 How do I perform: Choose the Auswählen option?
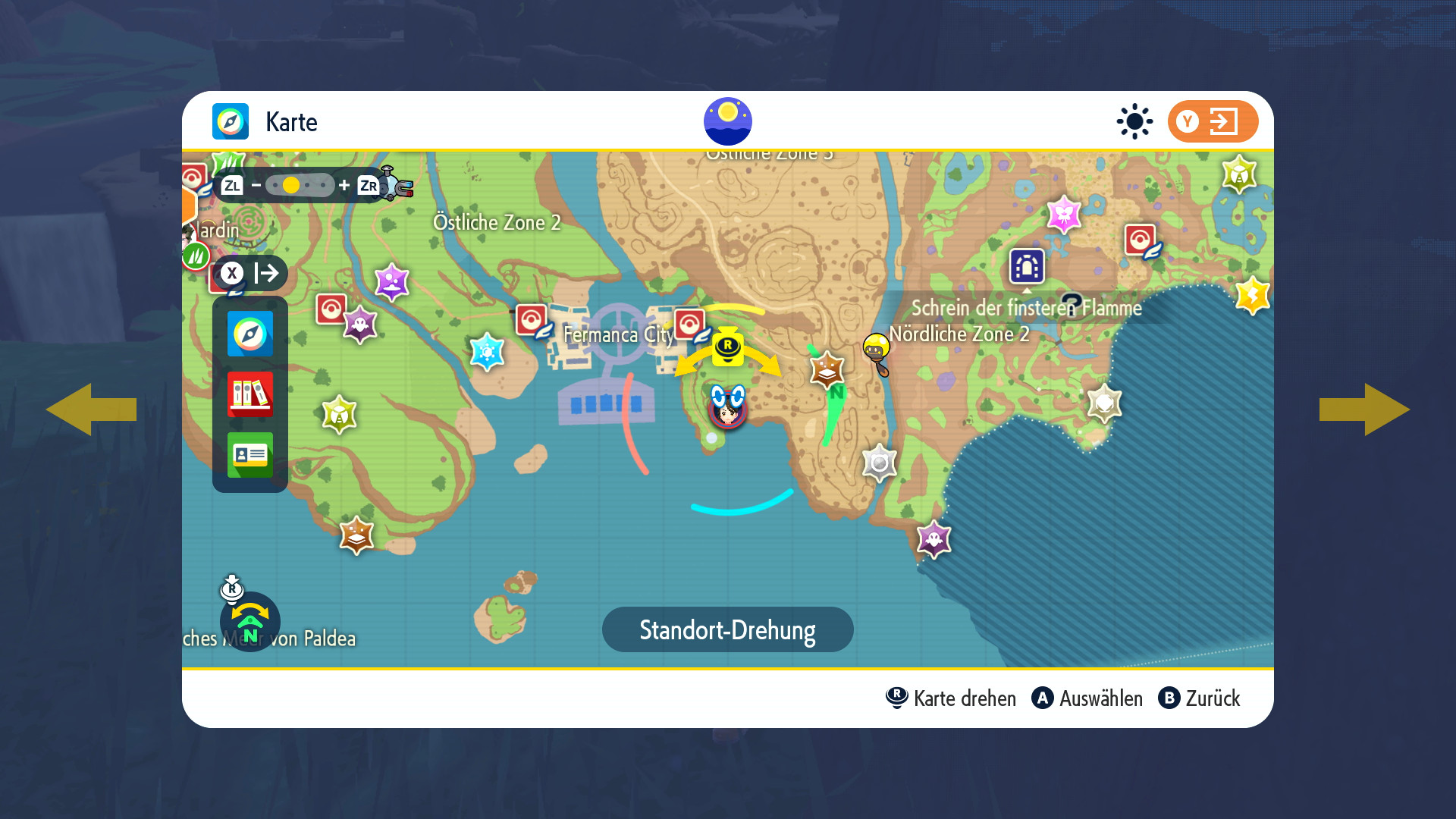click(1087, 698)
